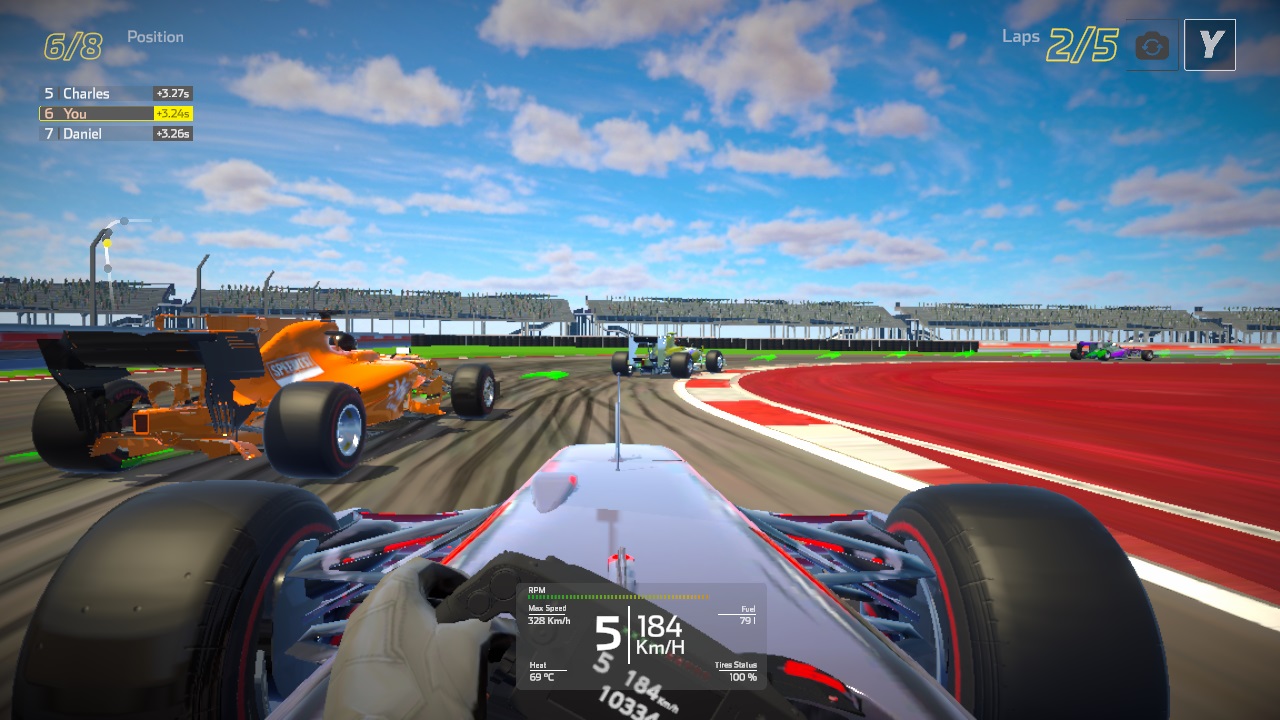The image size is (1280, 720).
Task: Toggle the +3.24s gap time badge
Action: click(171, 113)
